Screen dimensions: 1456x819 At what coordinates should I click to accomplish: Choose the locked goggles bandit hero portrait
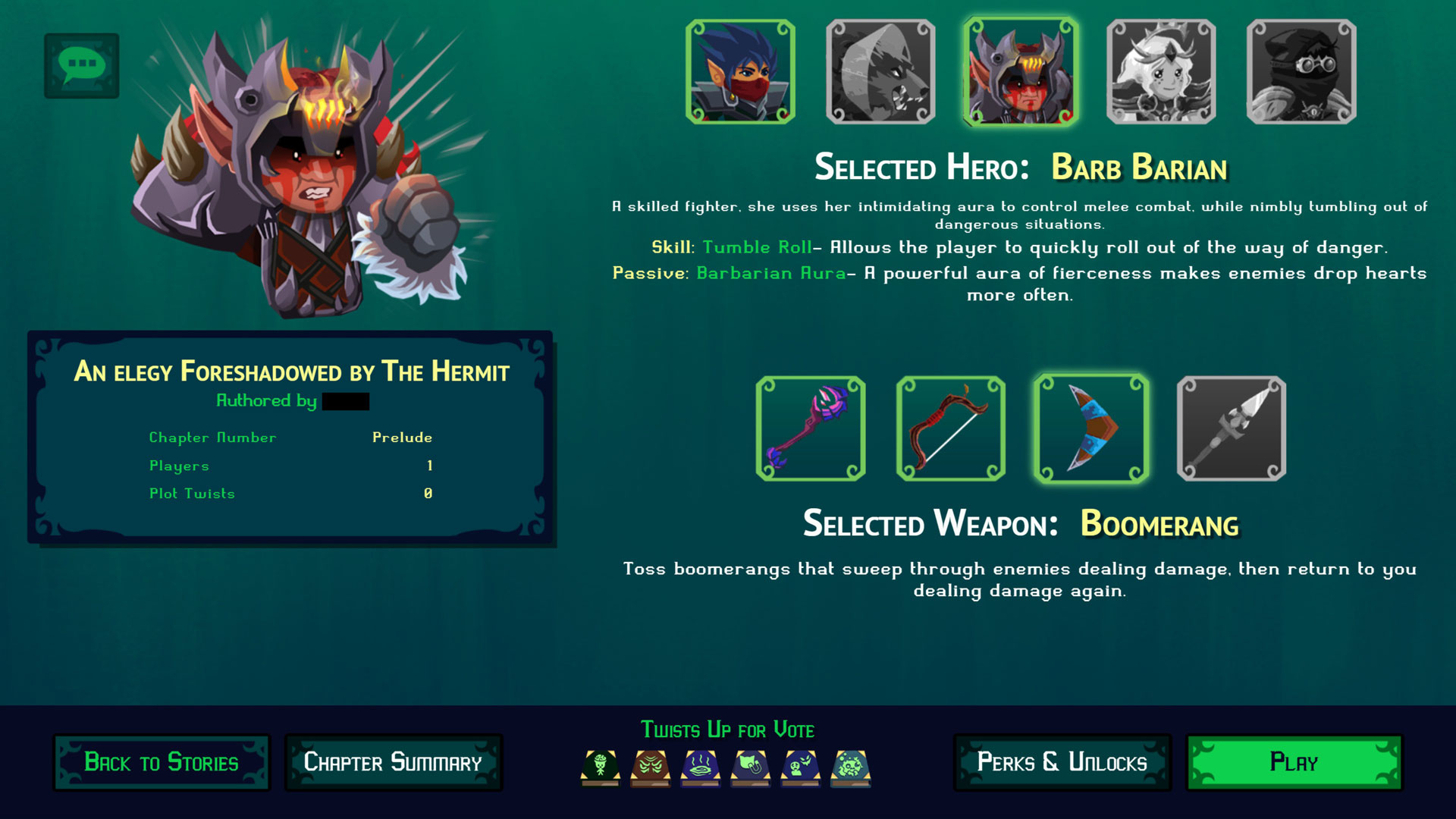tap(1301, 71)
